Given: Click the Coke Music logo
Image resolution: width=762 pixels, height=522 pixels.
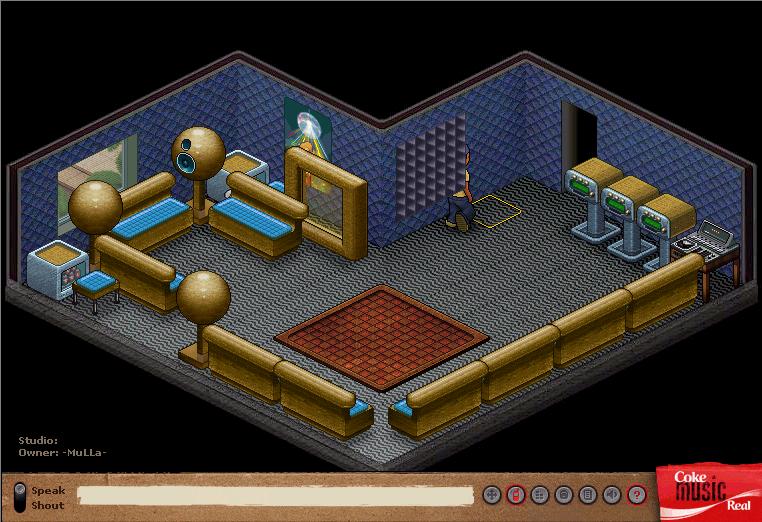Looking at the screenshot, I should pos(706,491).
